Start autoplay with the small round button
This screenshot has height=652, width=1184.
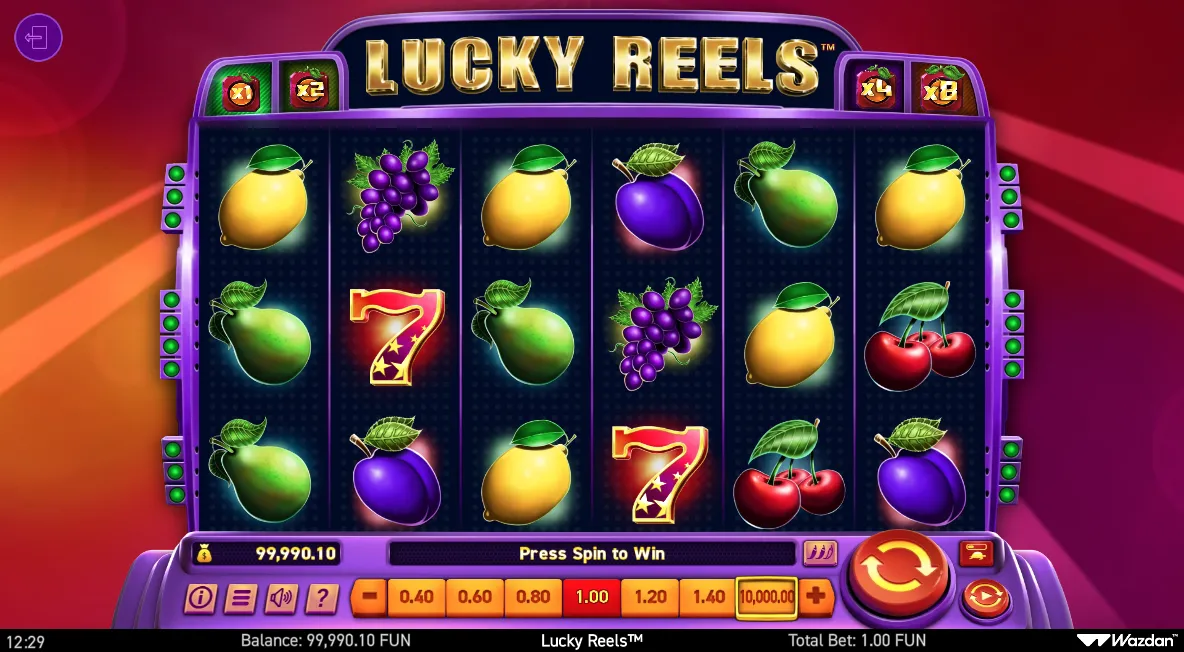(x=985, y=599)
